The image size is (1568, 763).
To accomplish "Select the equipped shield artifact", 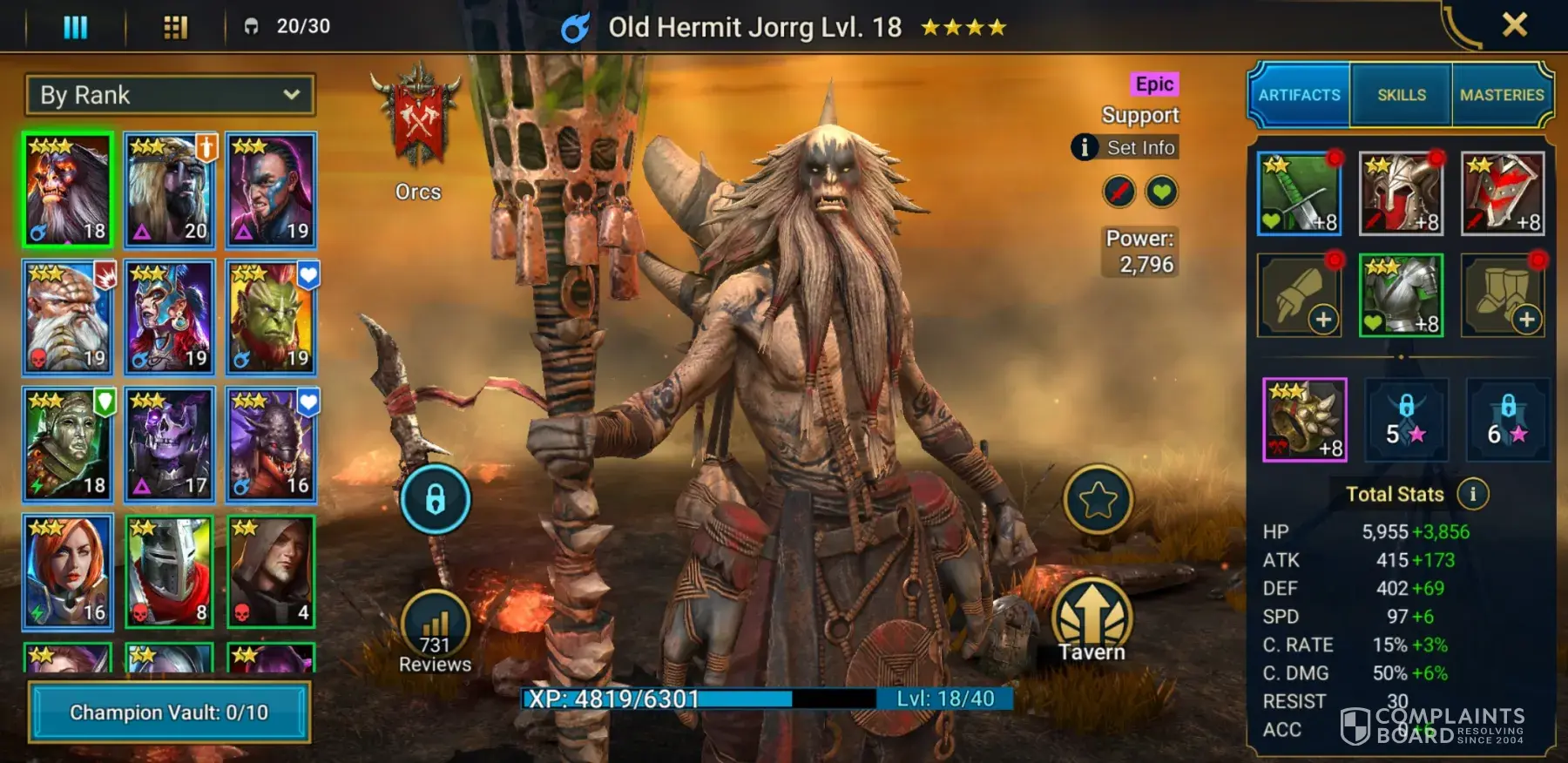I will 1503,193.
